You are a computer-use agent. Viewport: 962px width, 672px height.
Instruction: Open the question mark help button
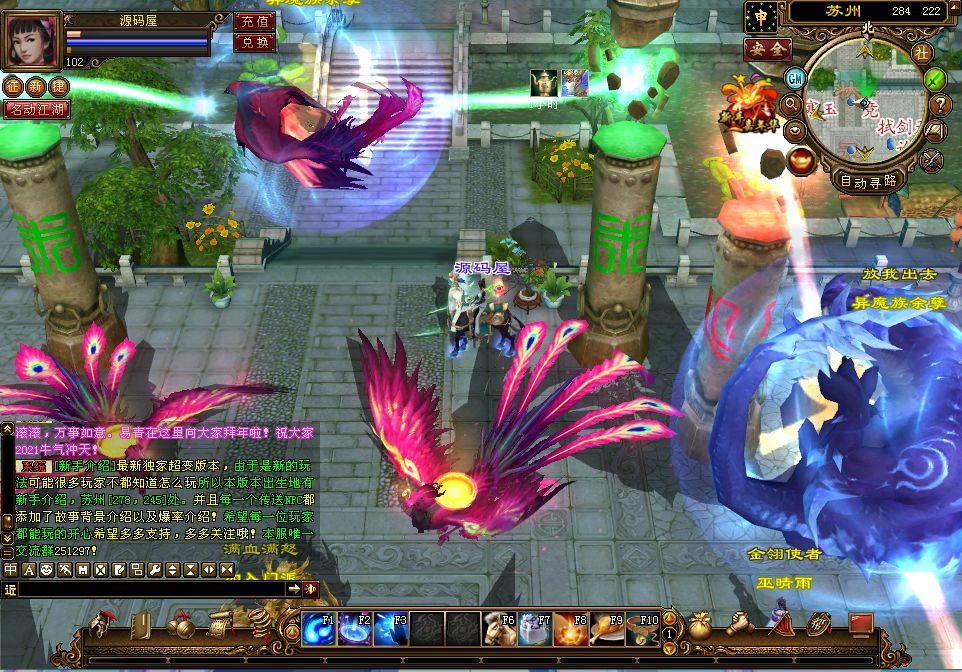click(940, 104)
